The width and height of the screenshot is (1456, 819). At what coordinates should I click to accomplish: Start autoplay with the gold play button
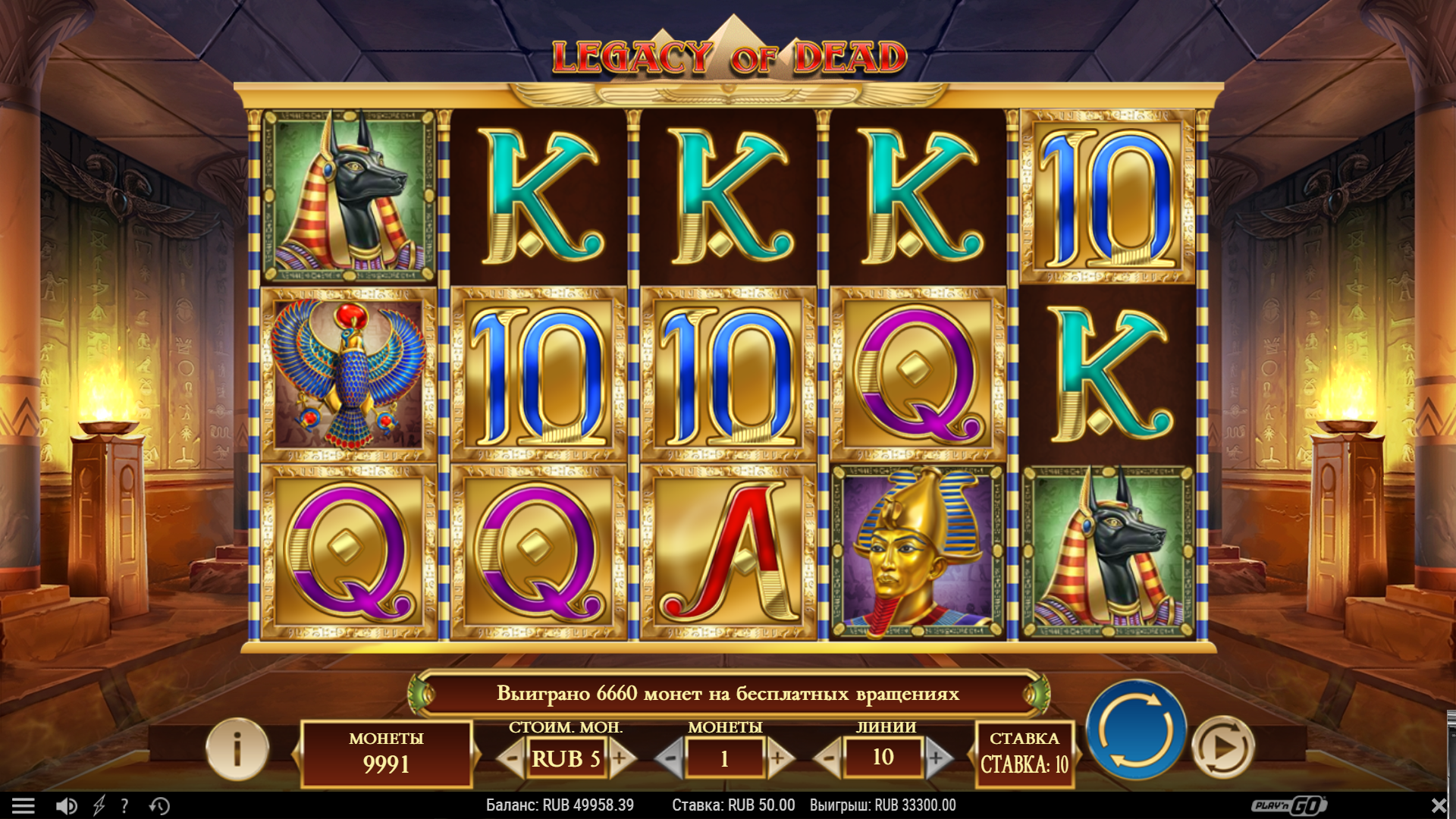1222,748
